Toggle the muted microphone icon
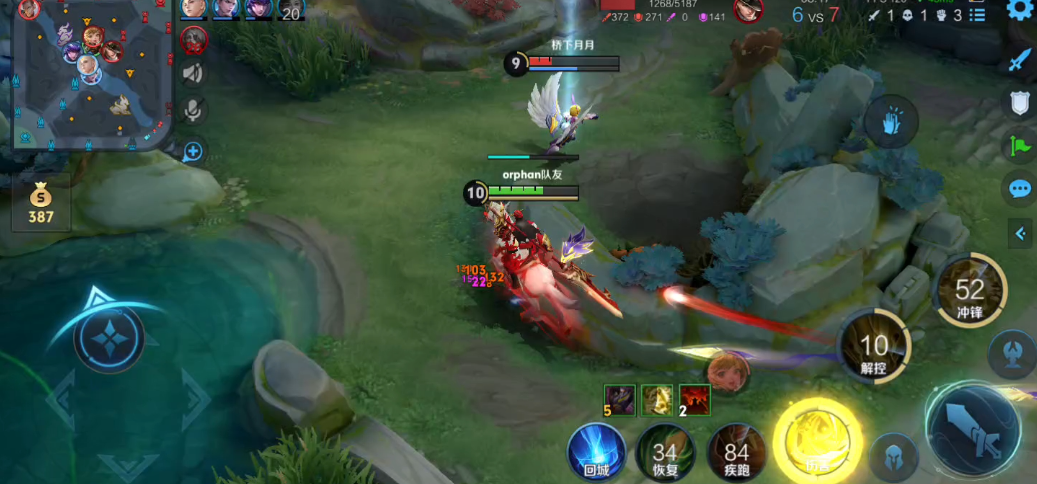 tap(193, 109)
